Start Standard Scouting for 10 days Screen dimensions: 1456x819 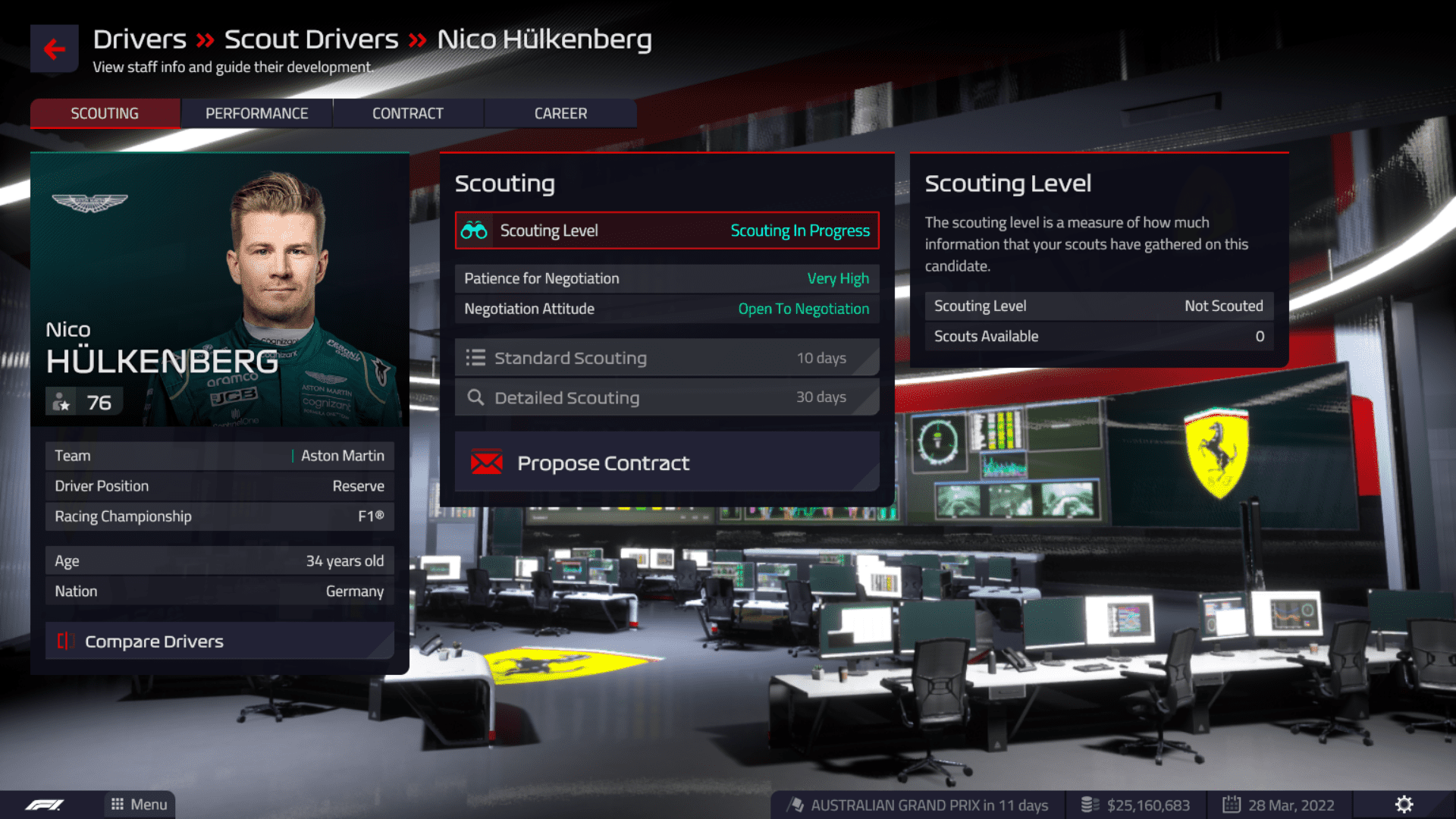[666, 357]
